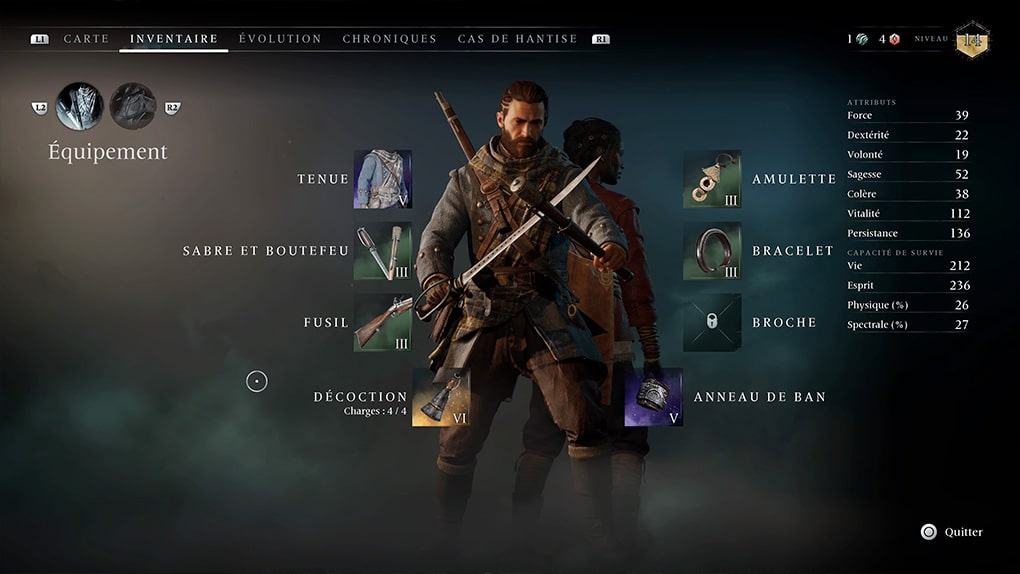The height and width of the screenshot is (574, 1020).
Task: Go to the Chroniques tab
Action: [x=389, y=39]
